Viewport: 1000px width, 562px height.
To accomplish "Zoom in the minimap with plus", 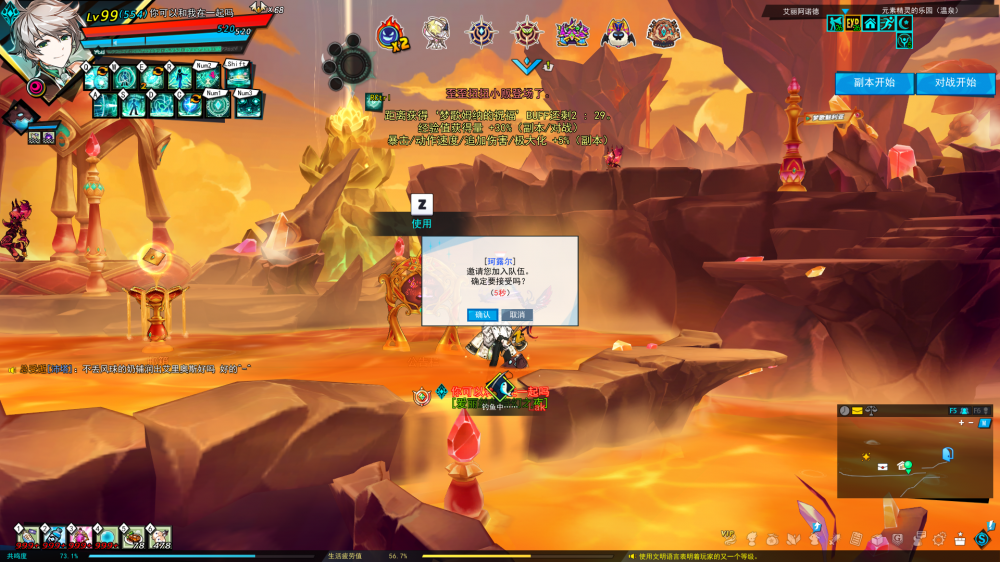I will [962, 423].
